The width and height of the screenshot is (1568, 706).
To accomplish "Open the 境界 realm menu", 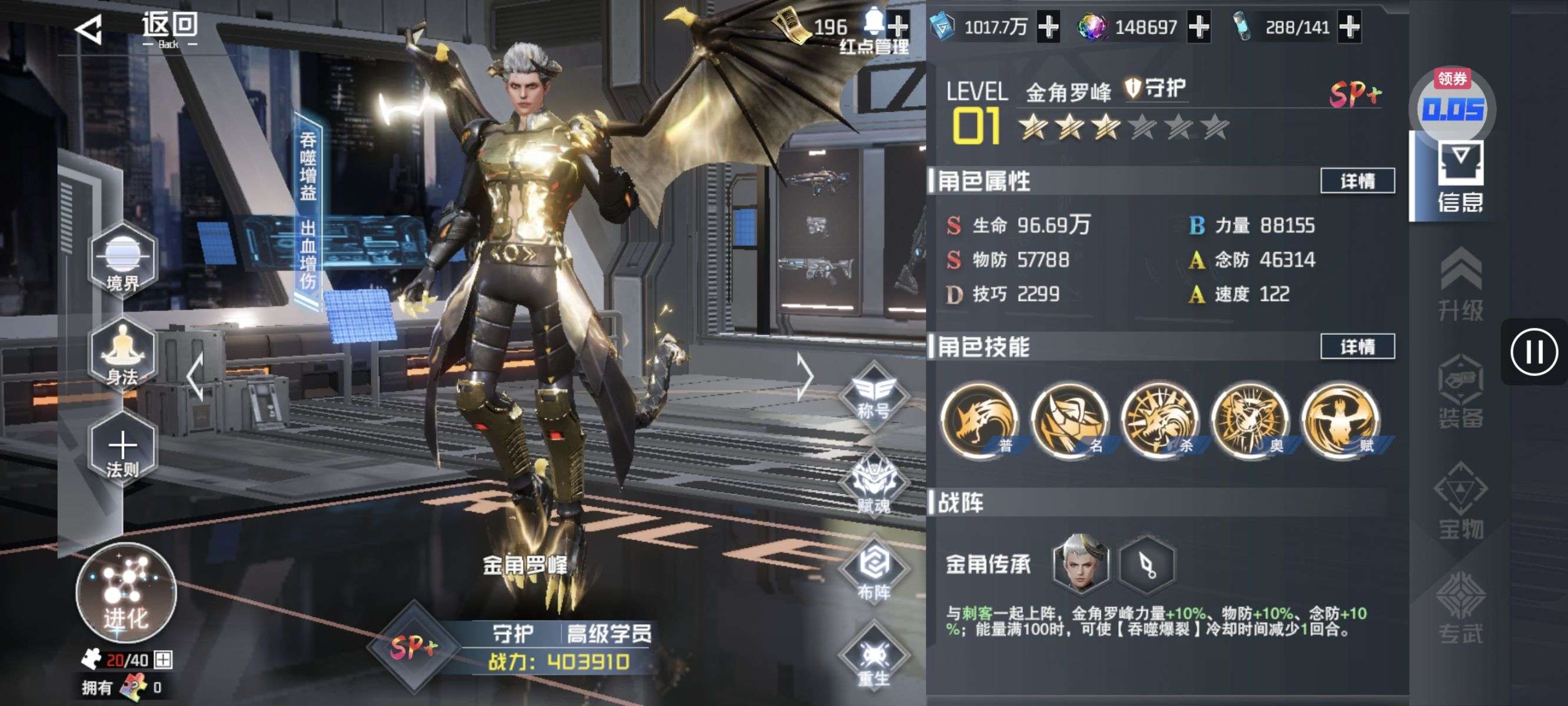I will [122, 261].
